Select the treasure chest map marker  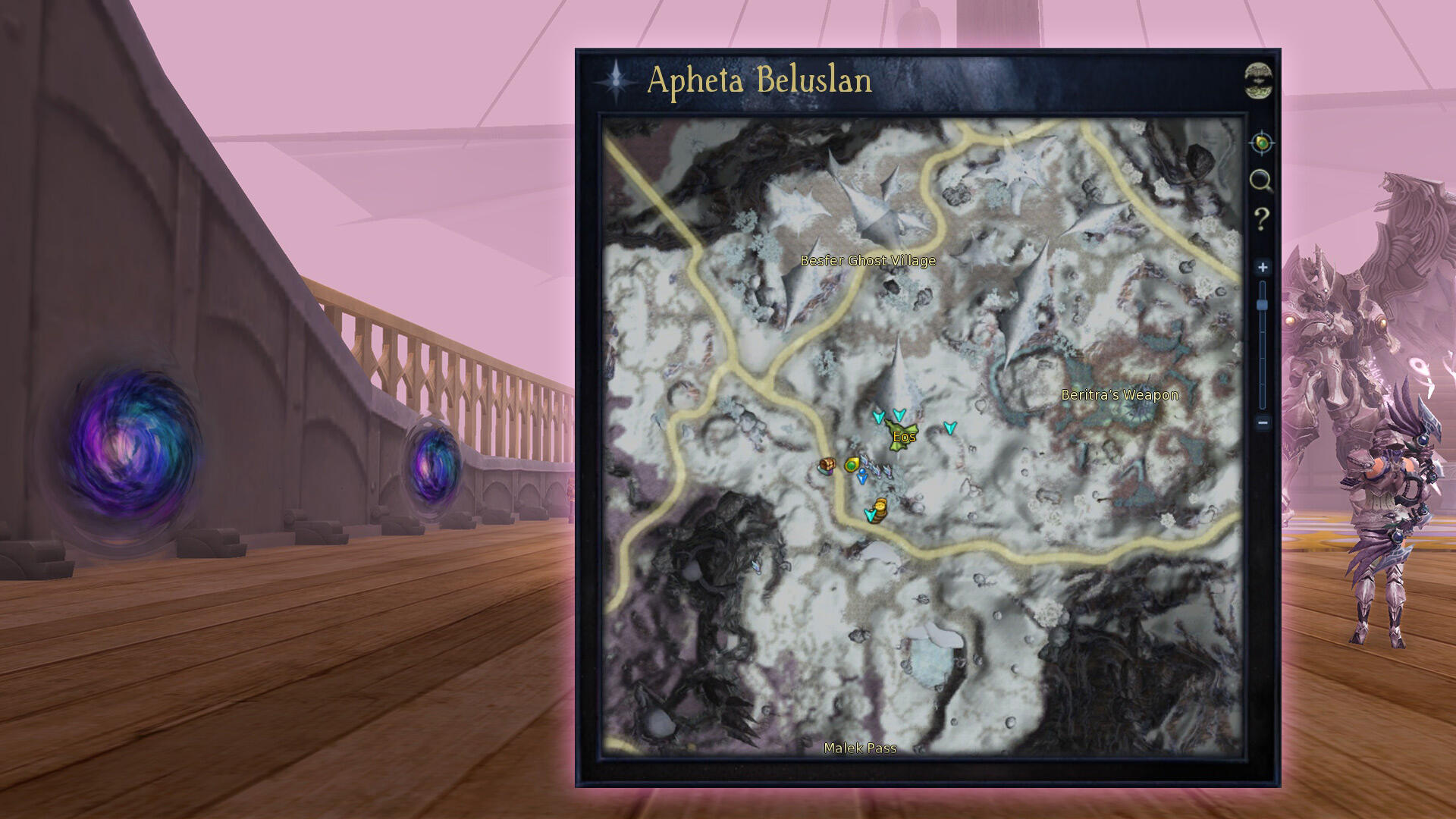[x=827, y=465]
